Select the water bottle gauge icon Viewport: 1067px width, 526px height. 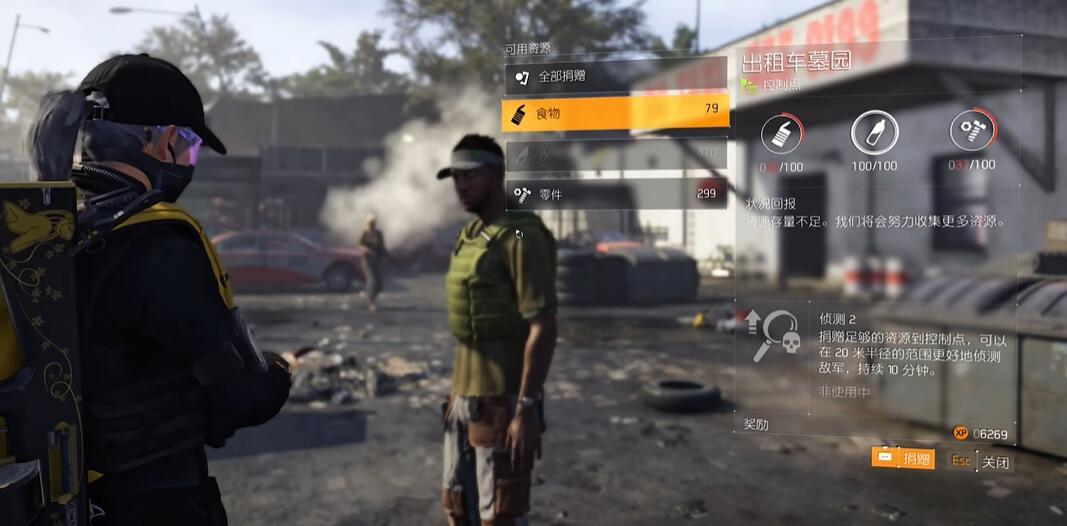tap(874, 132)
